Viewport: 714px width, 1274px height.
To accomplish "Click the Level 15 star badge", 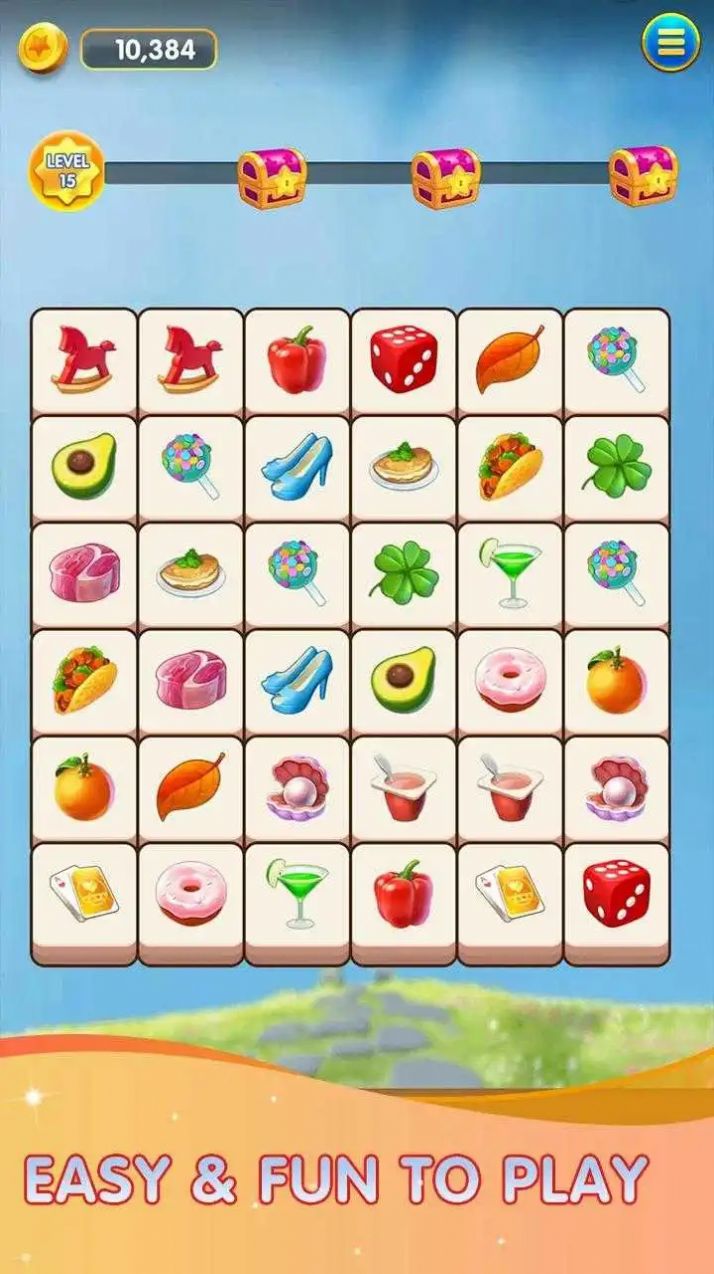I will point(66,172).
